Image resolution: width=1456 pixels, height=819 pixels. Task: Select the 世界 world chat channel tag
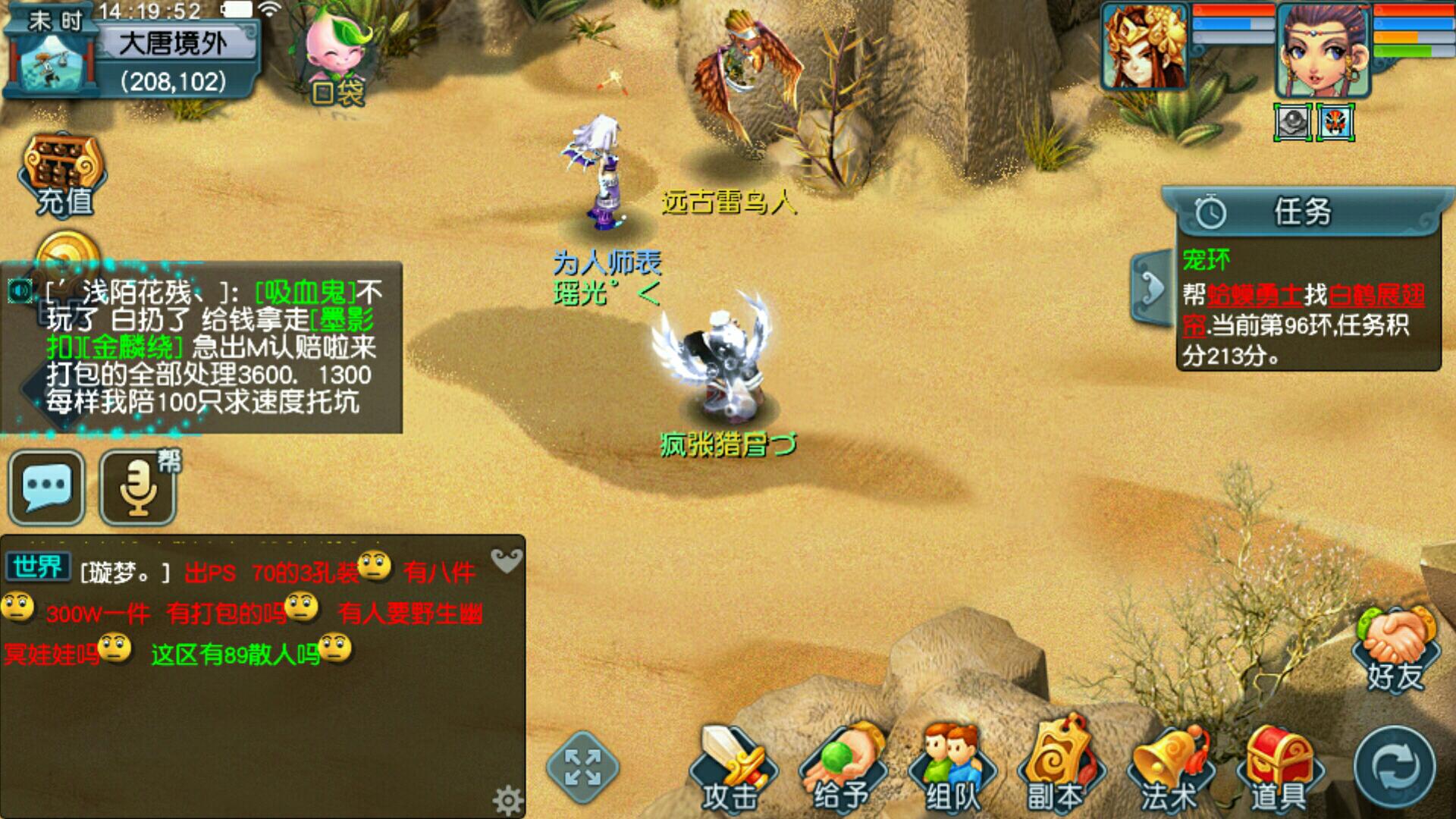tap(38, 566)
